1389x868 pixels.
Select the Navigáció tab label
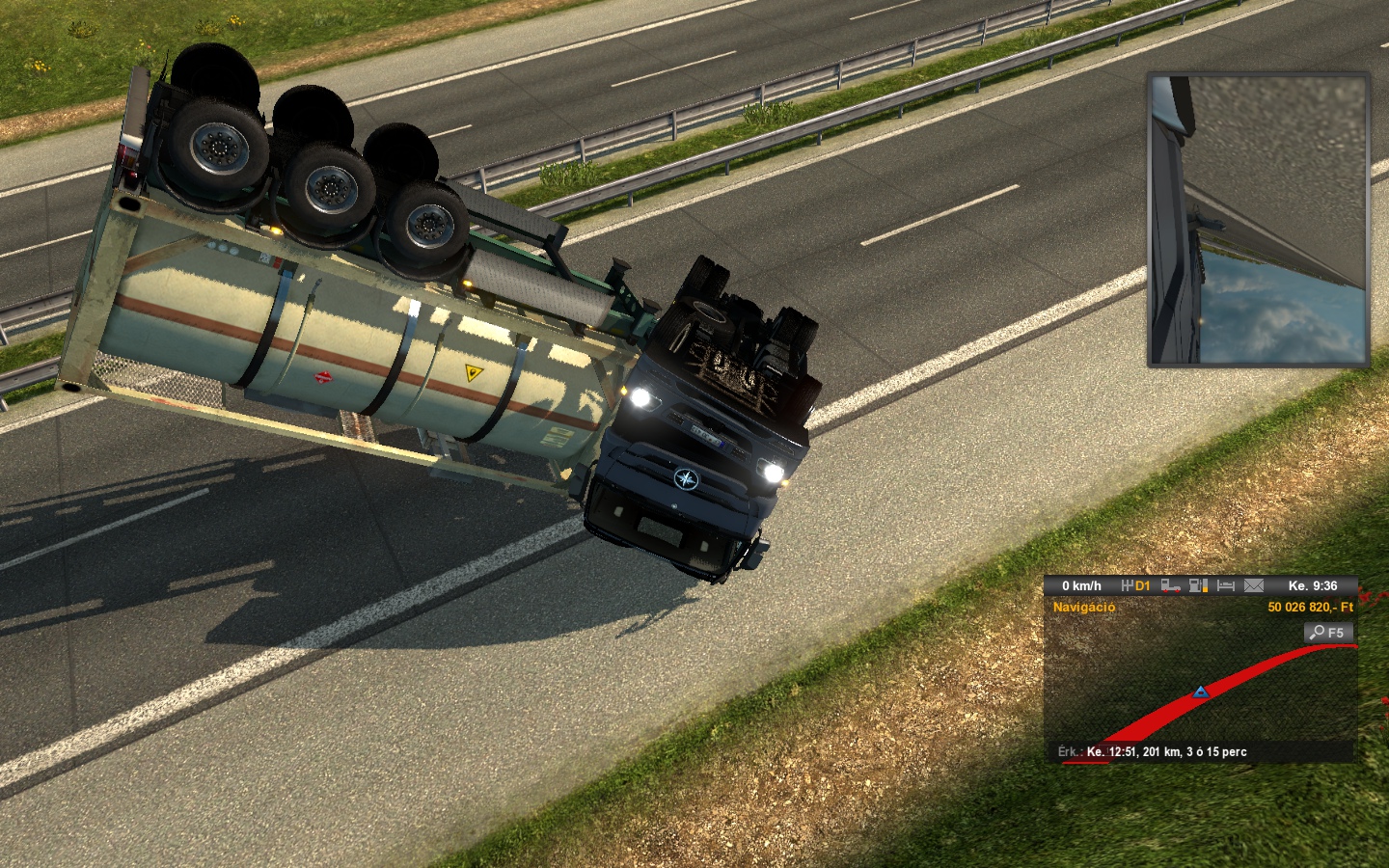click(x=1083, y=607)
